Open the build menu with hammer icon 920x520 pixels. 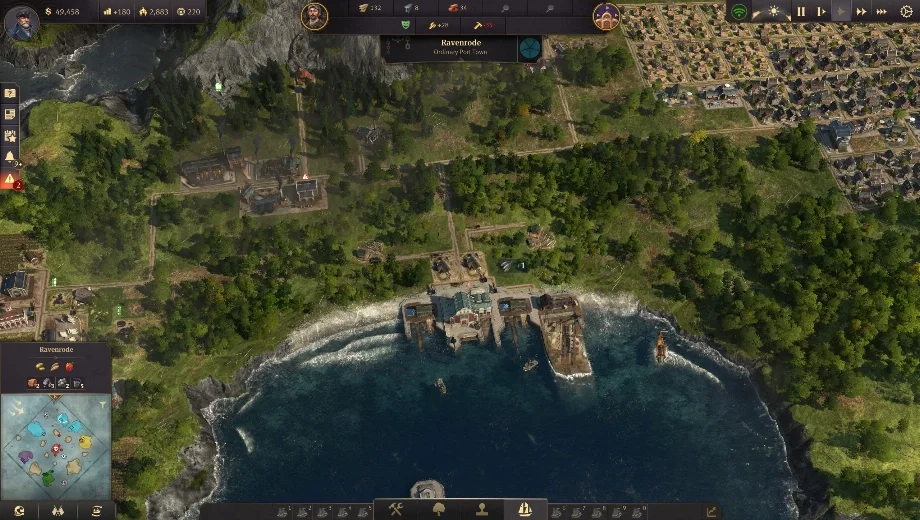(x=396, y=509)
